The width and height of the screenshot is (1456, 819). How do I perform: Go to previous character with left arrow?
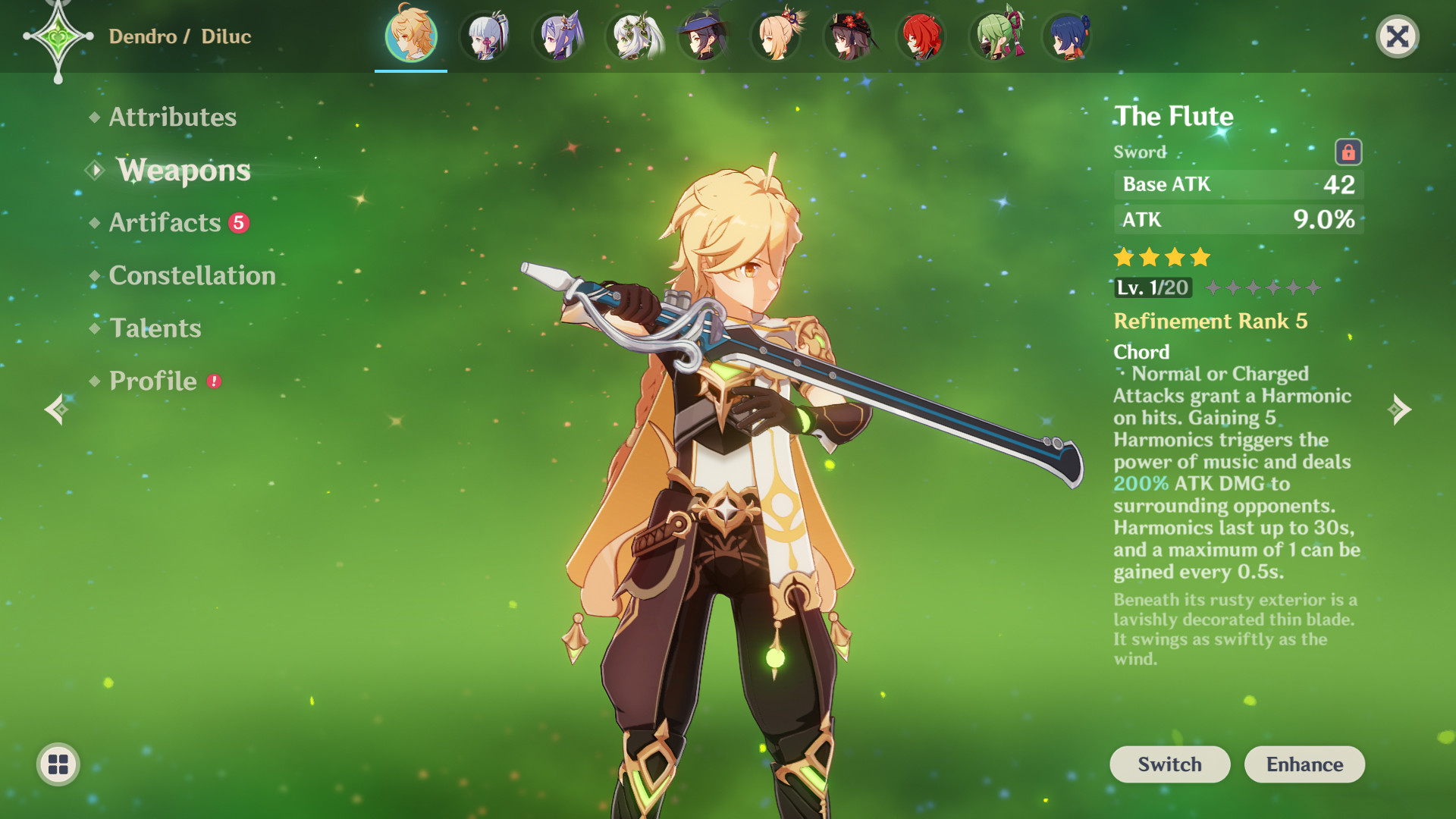click(55, 409)
